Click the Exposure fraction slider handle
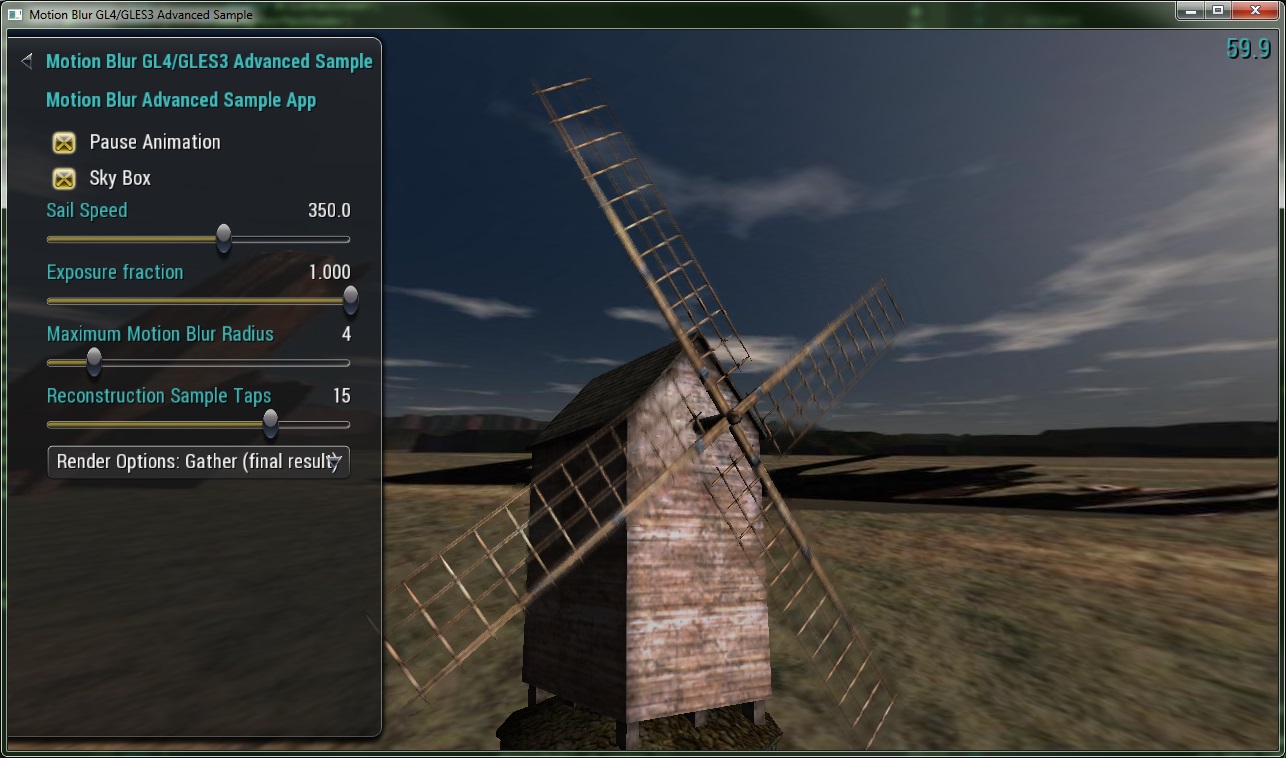 pyautogui.click(x=349, y=300)
